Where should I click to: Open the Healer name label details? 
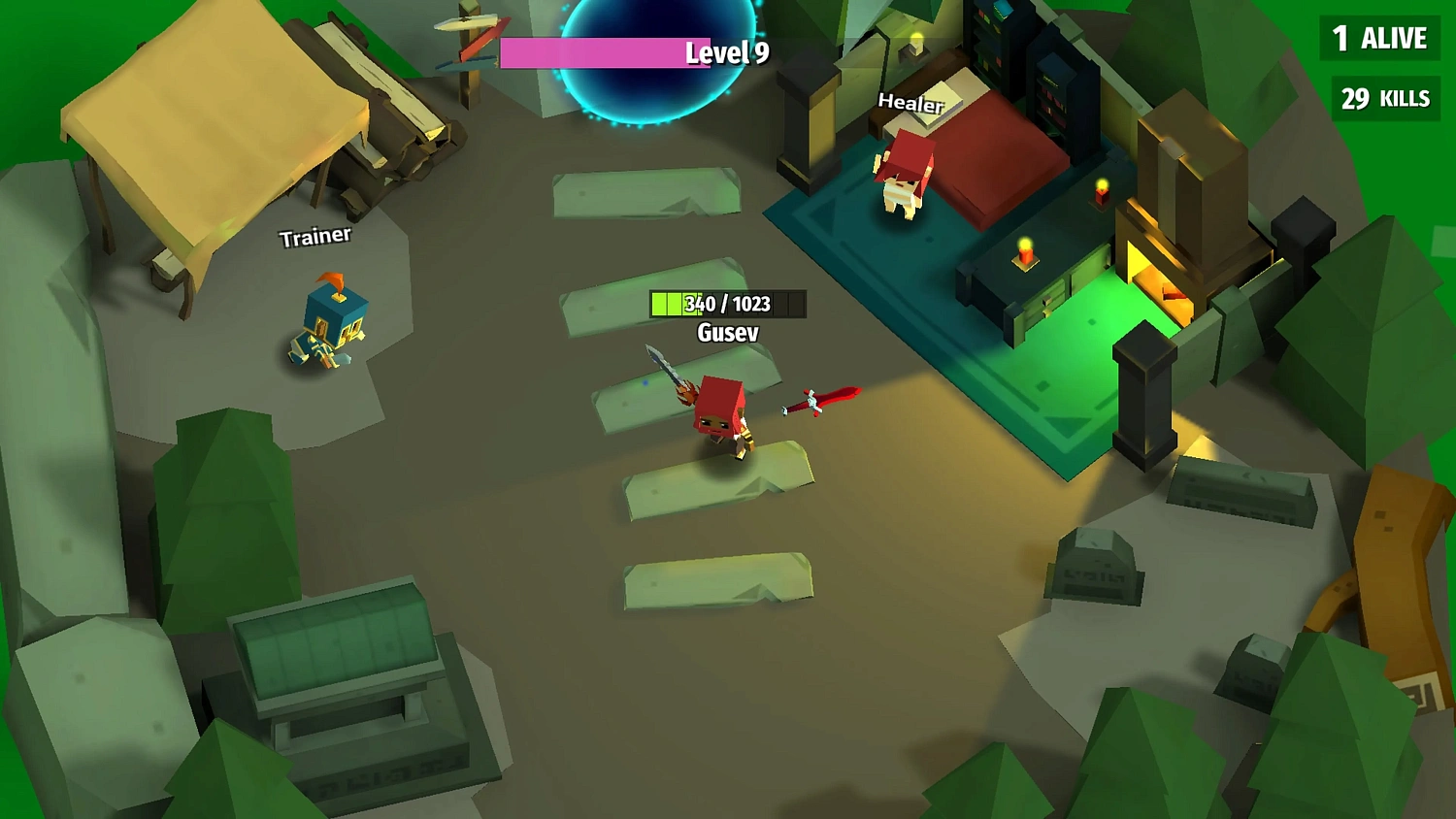(x=910, y=104)
